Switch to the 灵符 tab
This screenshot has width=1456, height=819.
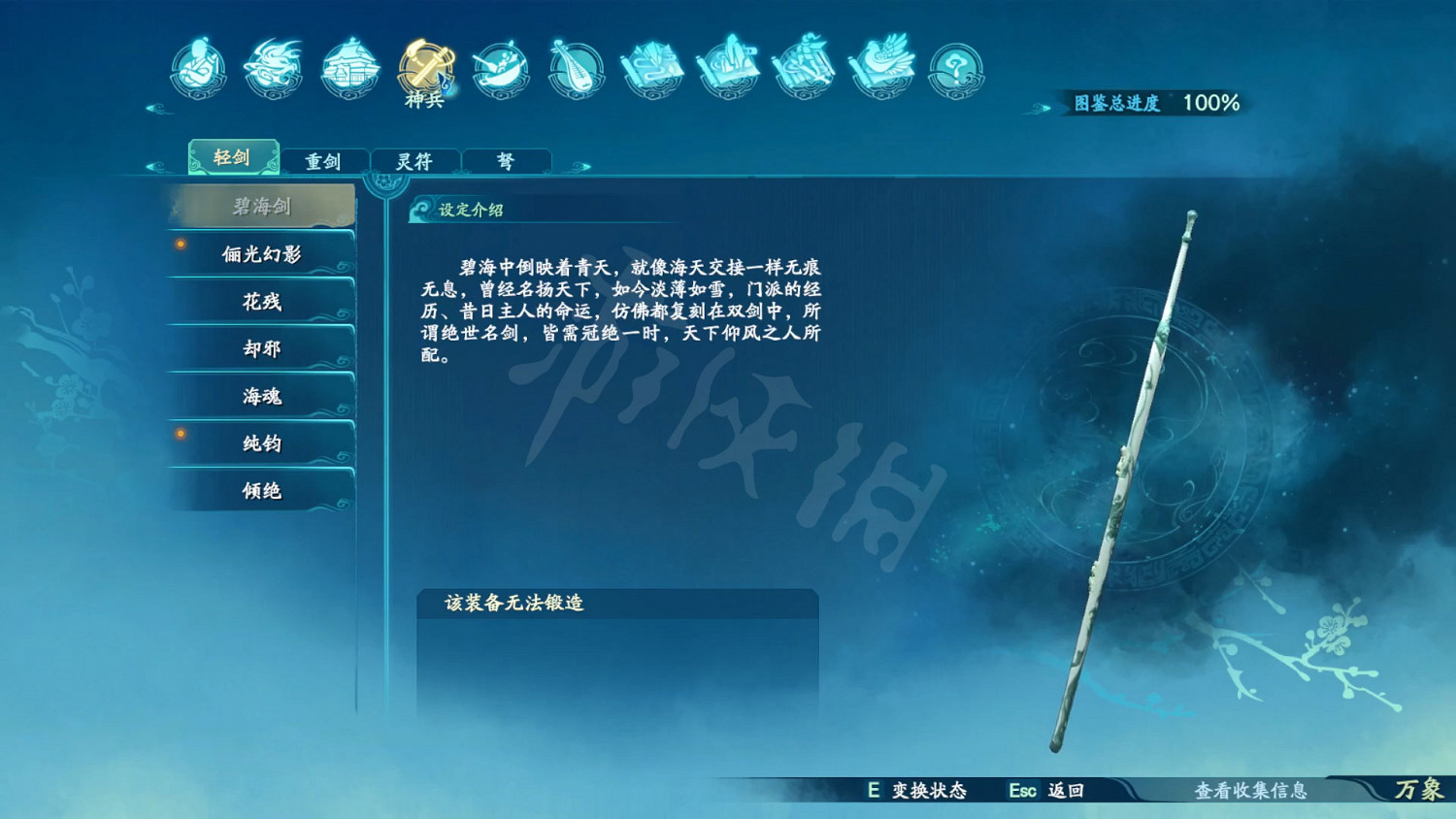click(415, 160)
